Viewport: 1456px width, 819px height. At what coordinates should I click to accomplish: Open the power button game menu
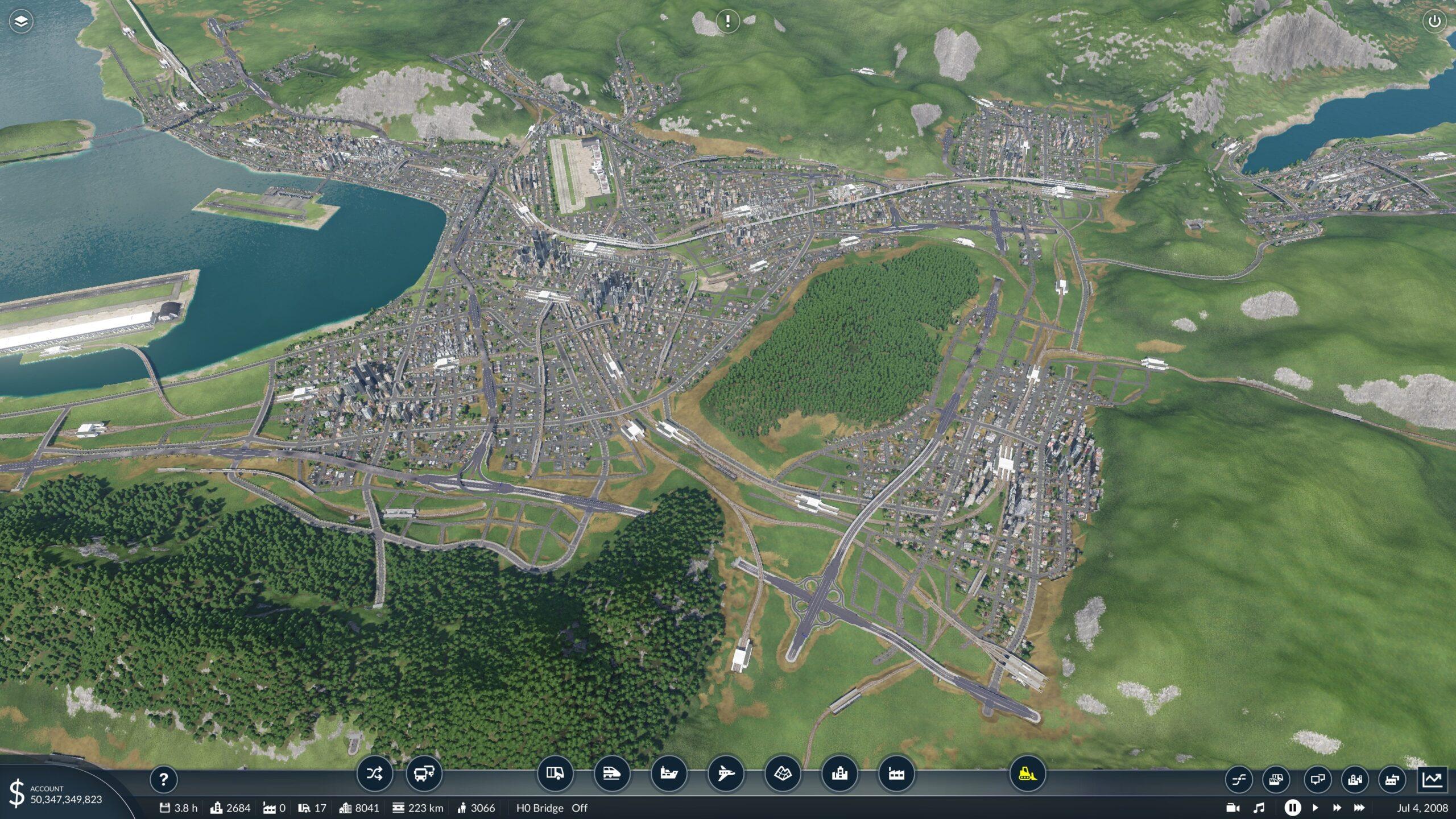[1434, 22]
